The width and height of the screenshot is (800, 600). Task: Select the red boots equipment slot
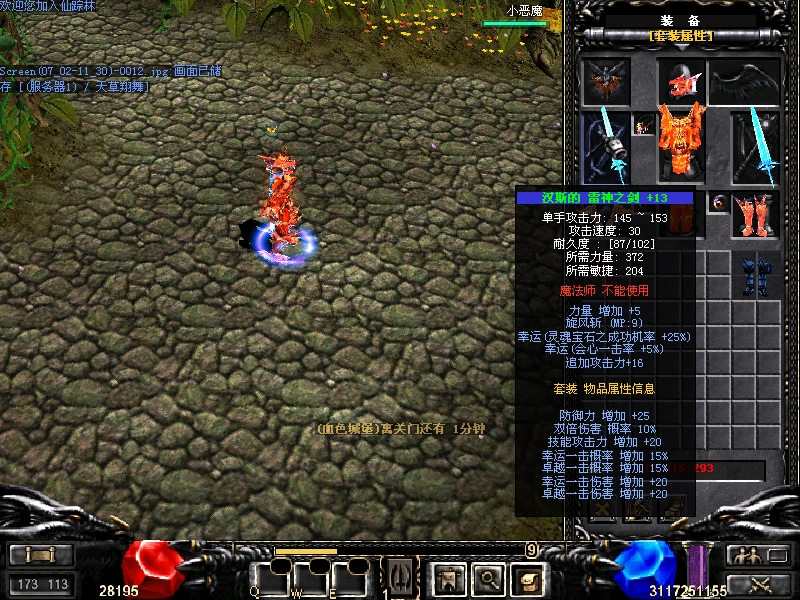pyautogui.click(x=755, y=215)
